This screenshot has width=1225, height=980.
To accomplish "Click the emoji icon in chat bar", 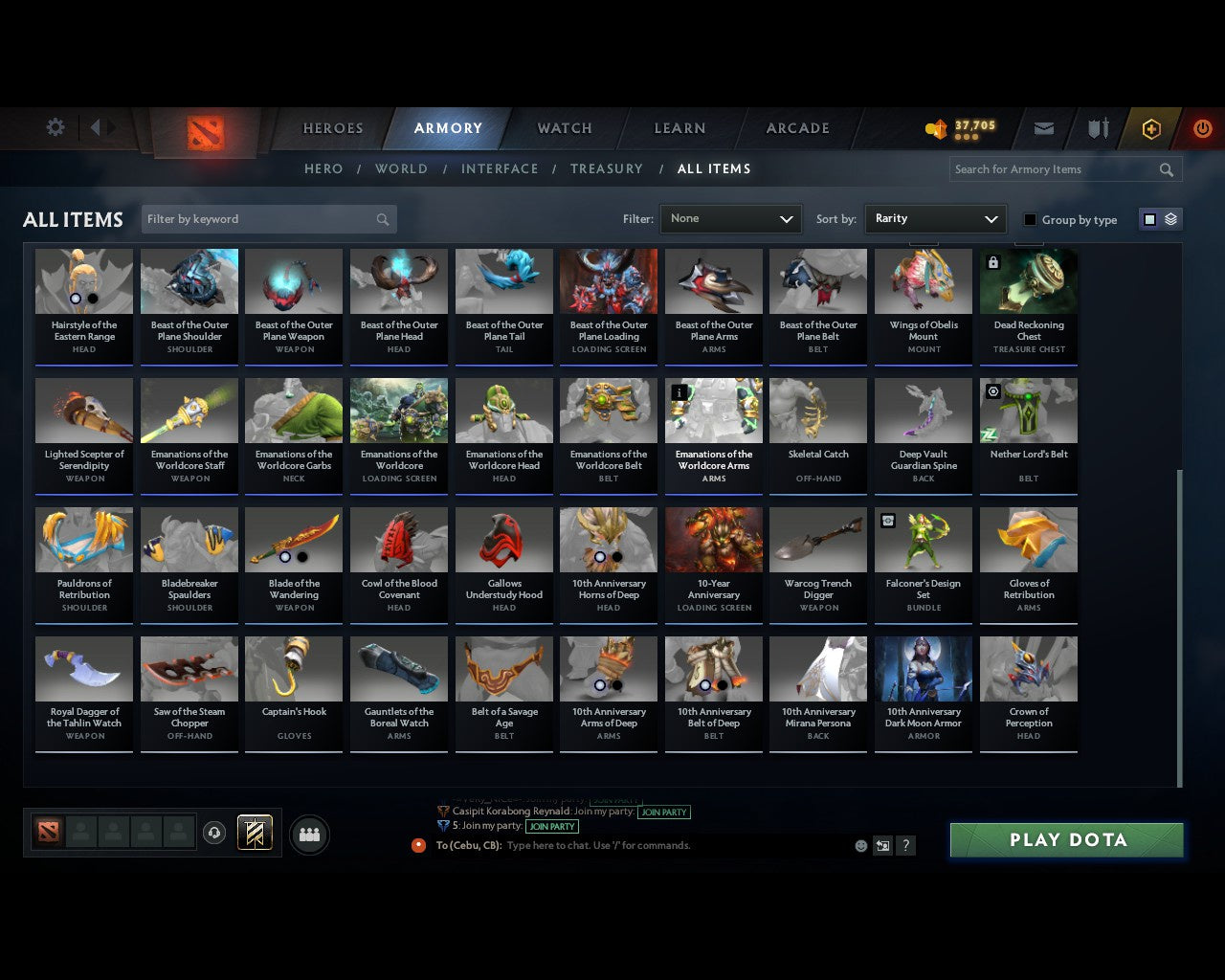I will [858, 845].
